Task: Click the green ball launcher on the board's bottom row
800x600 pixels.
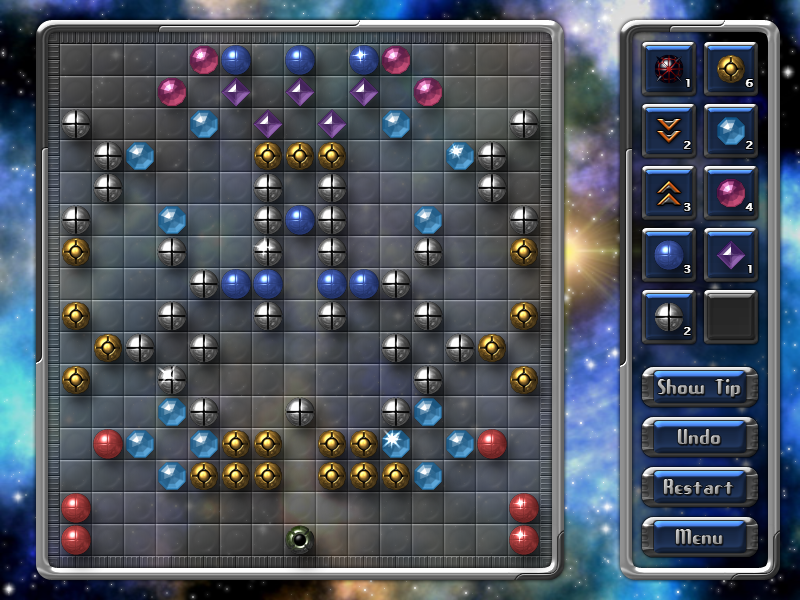Action: tap(299, 540)
